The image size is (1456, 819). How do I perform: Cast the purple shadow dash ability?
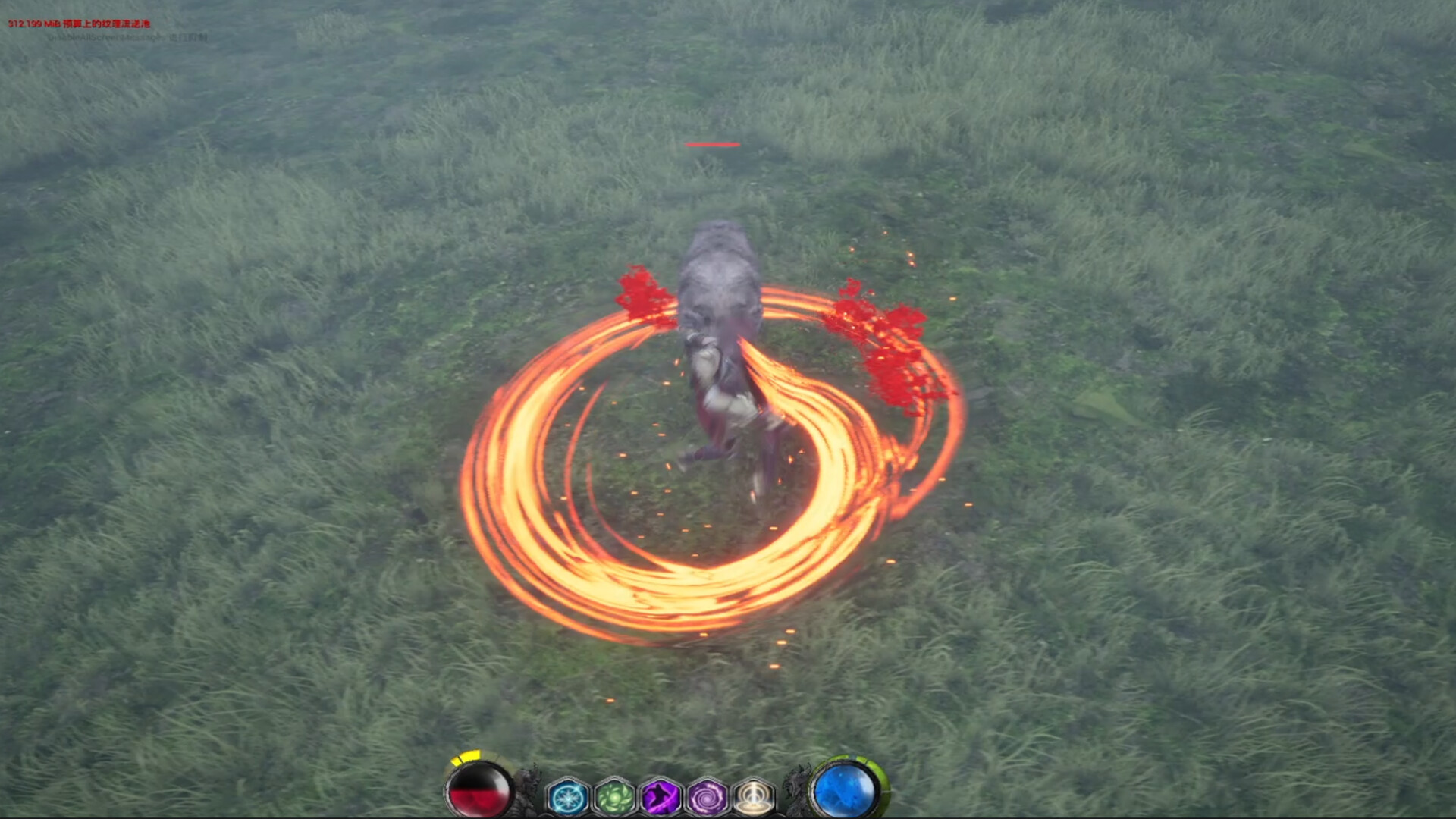pos(661,797)
